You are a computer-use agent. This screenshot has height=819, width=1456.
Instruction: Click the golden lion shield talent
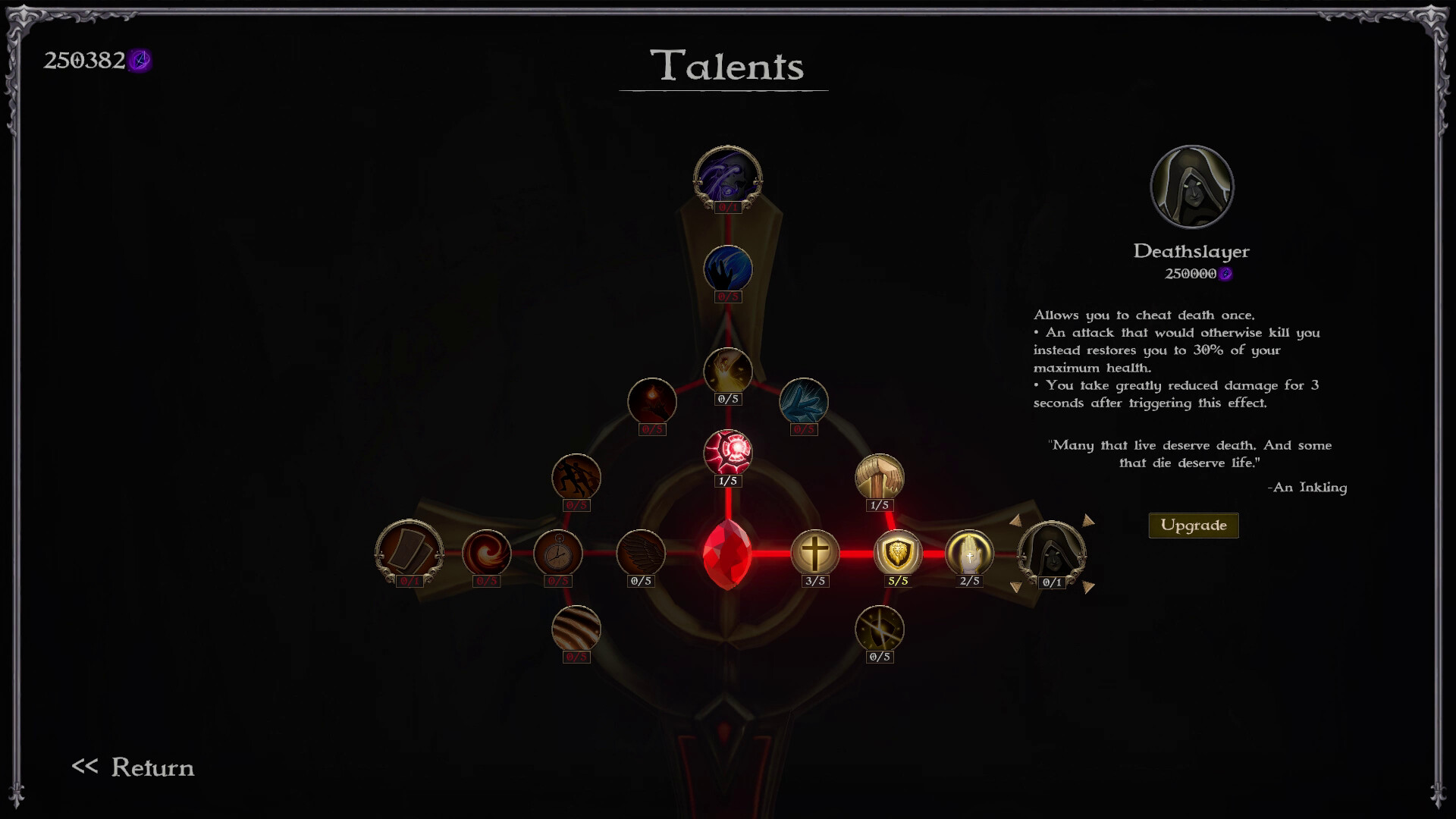click(x=899, y=554)
